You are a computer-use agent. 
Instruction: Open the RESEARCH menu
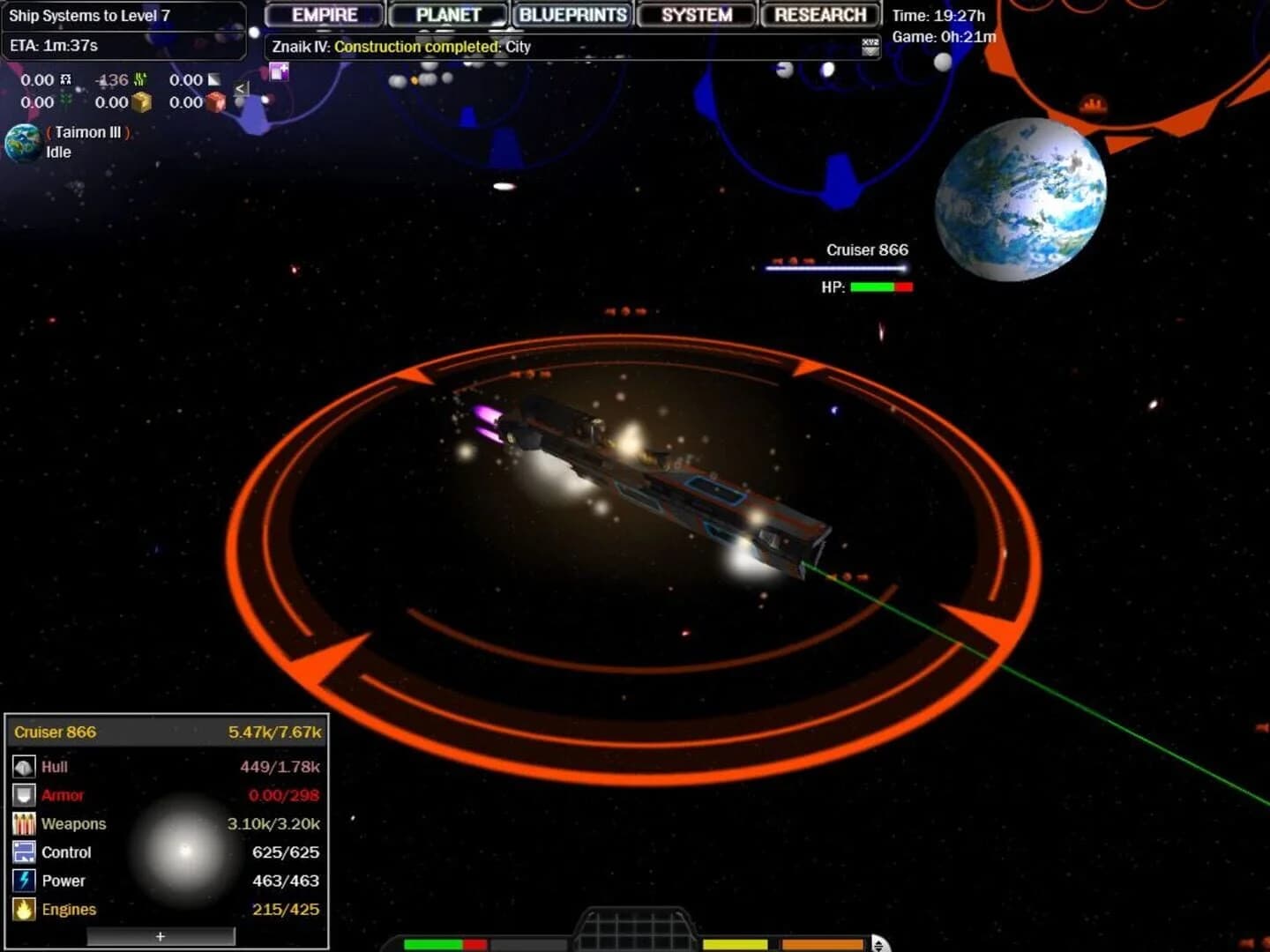coord(819,14)
